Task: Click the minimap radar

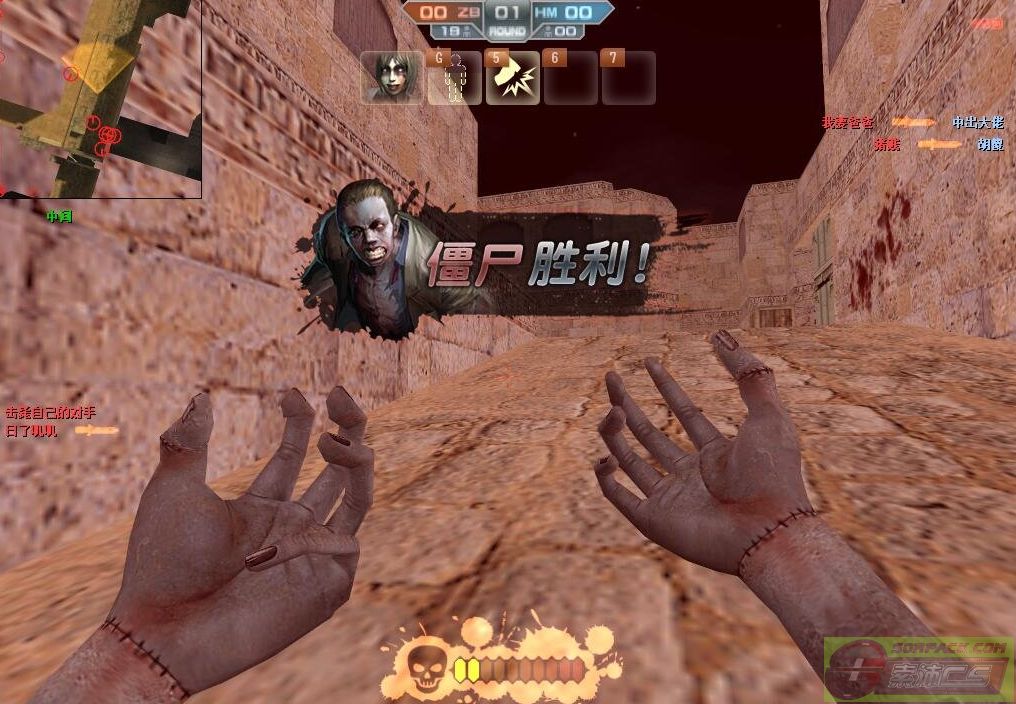Action: [x=100, y=98]
